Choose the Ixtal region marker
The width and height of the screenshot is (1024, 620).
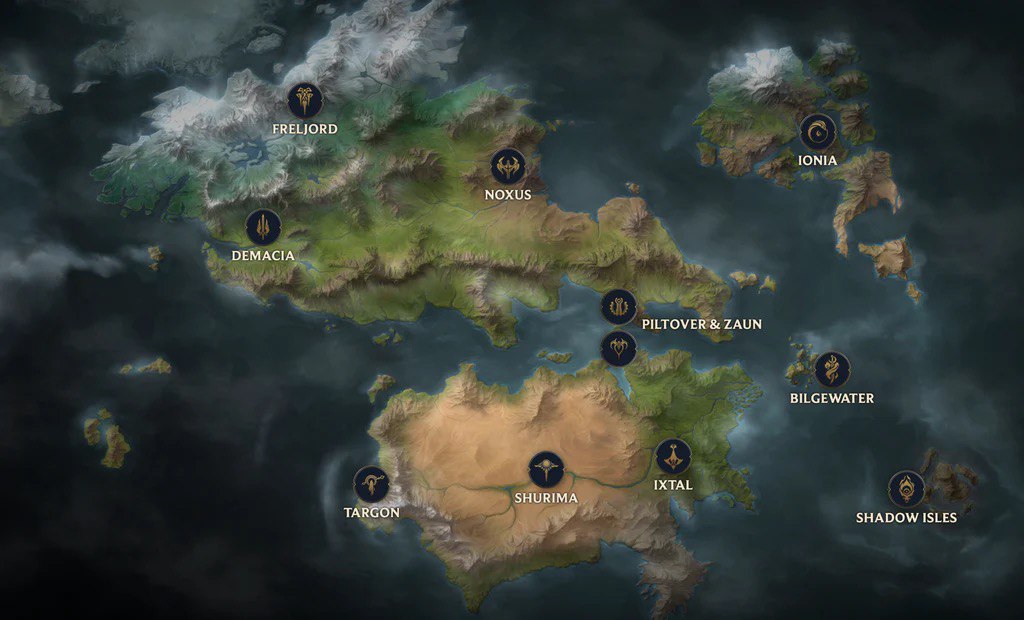point(673,457)
